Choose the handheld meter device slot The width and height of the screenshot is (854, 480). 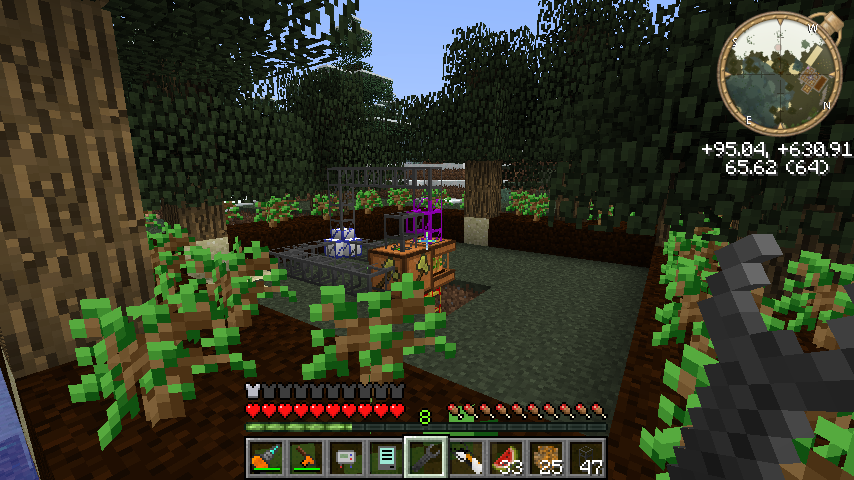pos(343,459)
